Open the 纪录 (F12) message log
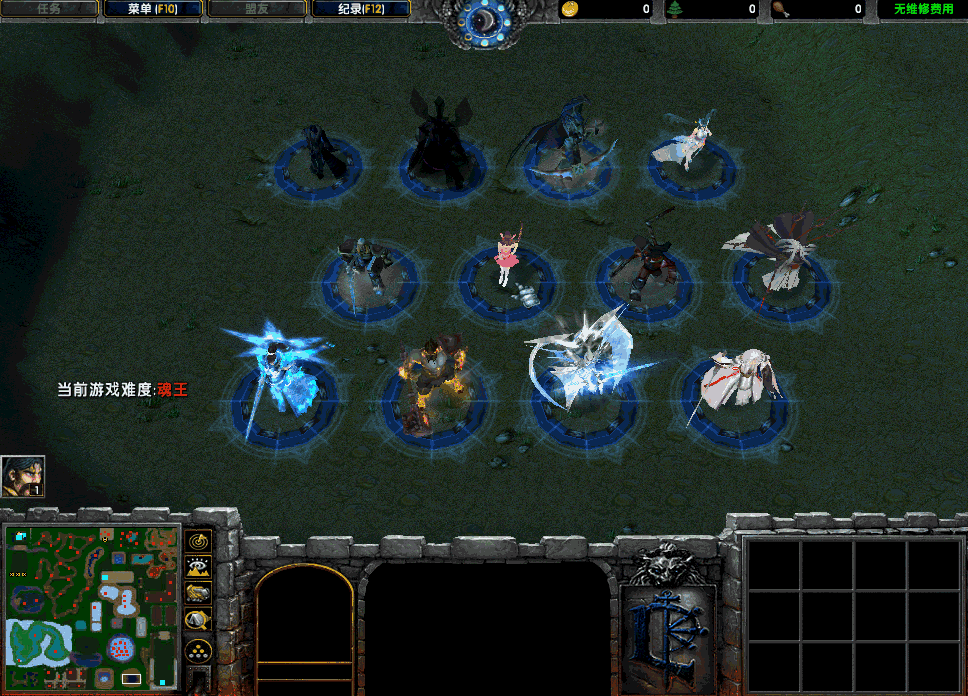The width and height of the screenshot is (968, 696). [360, 9]
